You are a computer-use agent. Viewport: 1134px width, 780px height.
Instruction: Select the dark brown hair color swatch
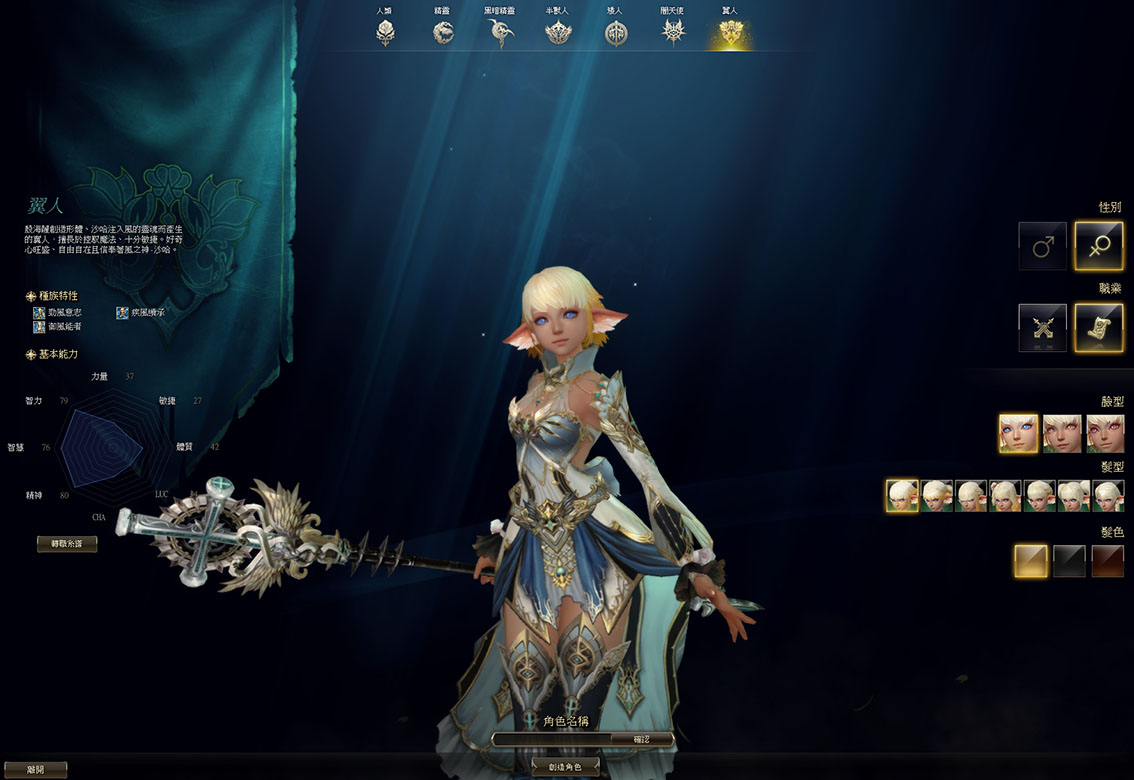[x=1108, y=561]
